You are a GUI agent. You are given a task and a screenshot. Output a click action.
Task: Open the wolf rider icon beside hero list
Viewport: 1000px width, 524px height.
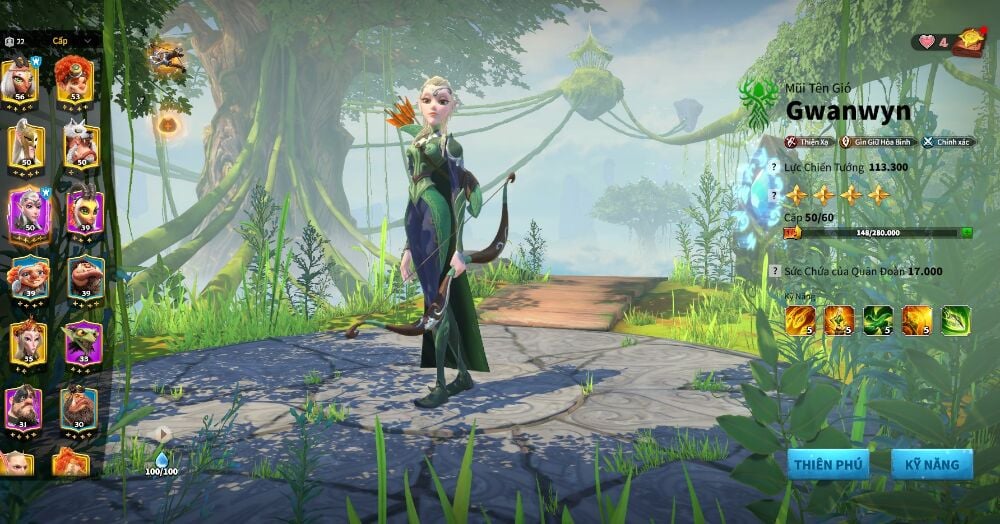click(x=166, y=58)
